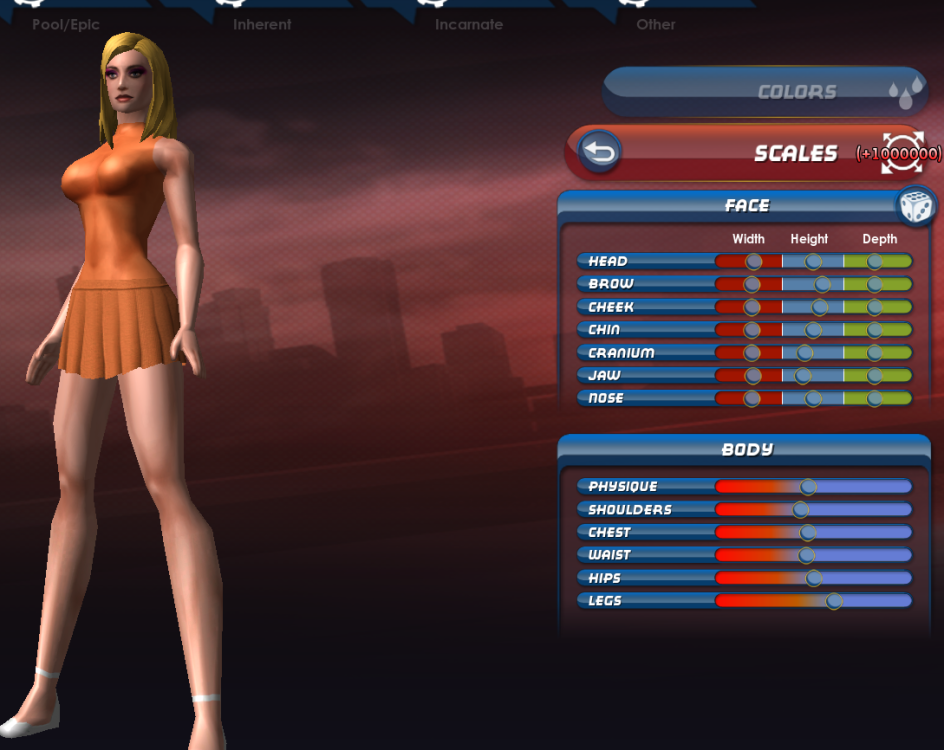The height and width of the screenshot is (750, 944).
Task: Switch to the Other tab
Action: [656, 23]
